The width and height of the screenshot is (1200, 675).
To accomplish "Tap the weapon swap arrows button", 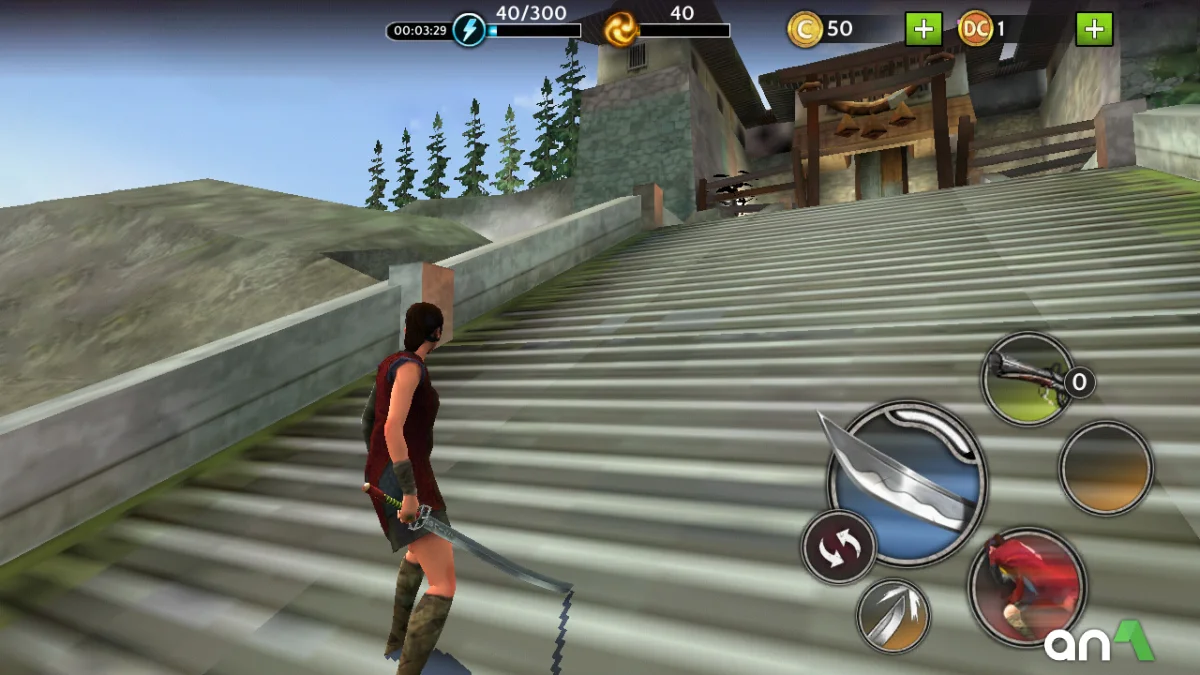I will coord(838,547).
